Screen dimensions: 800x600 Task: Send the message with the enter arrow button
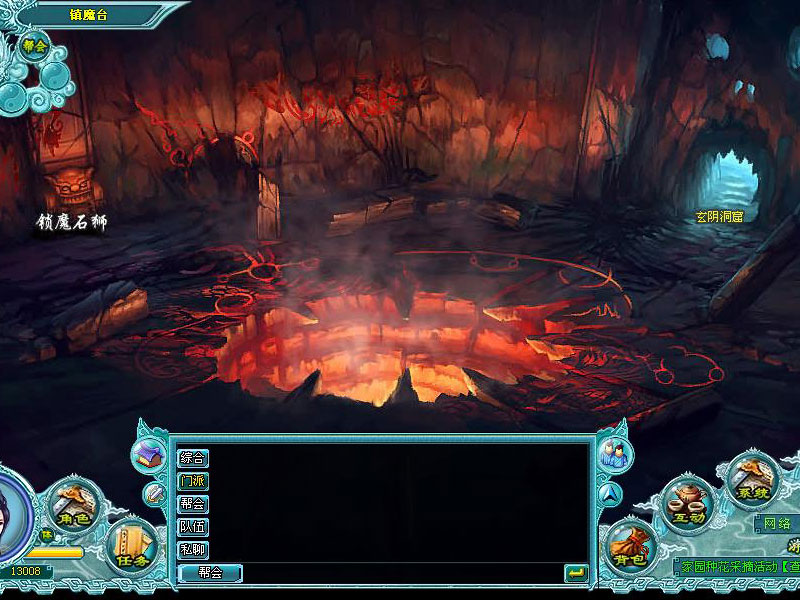click(x=575, y=573)
